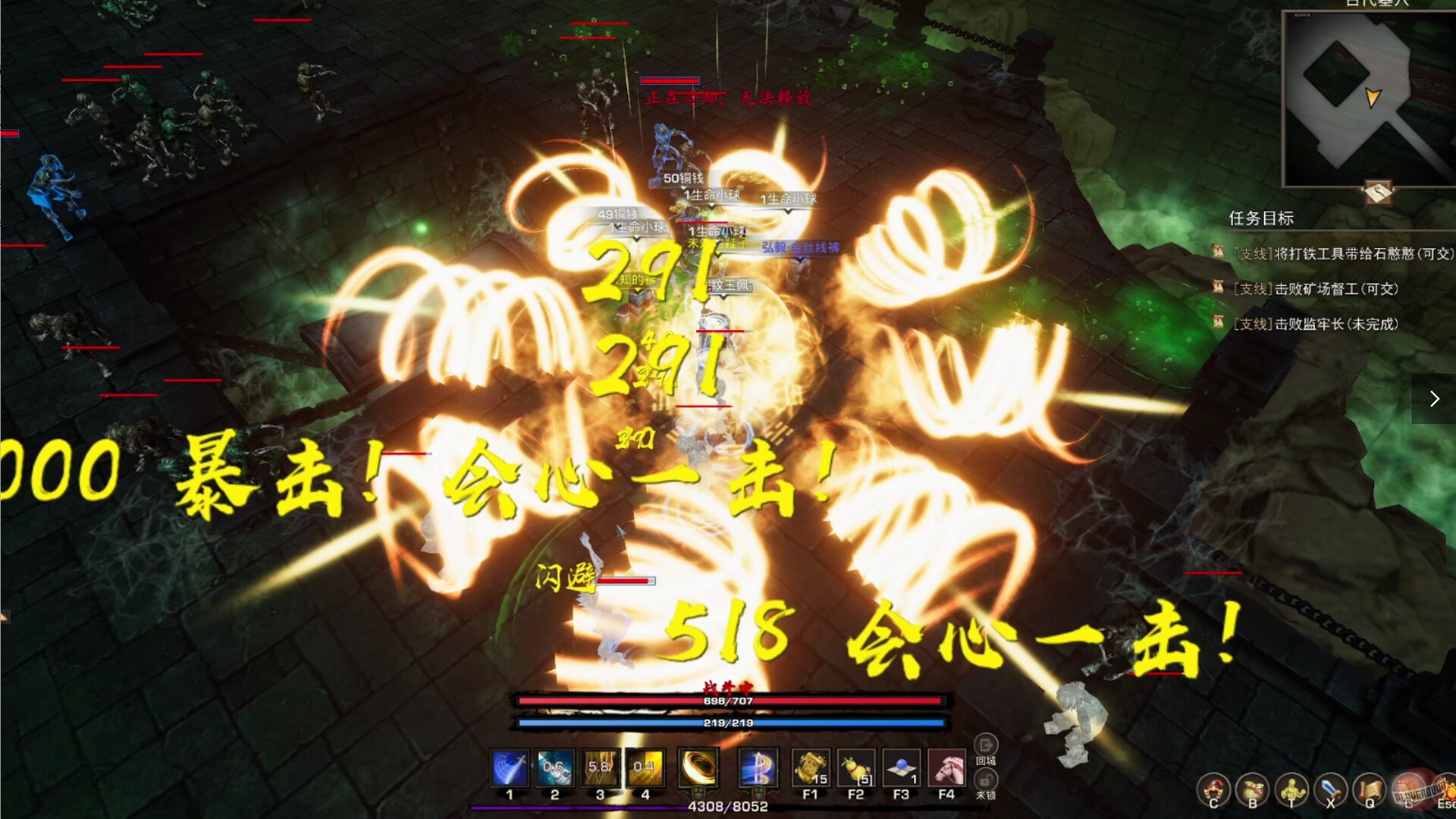Open the character panel via the C icon

pos(1214,786)
